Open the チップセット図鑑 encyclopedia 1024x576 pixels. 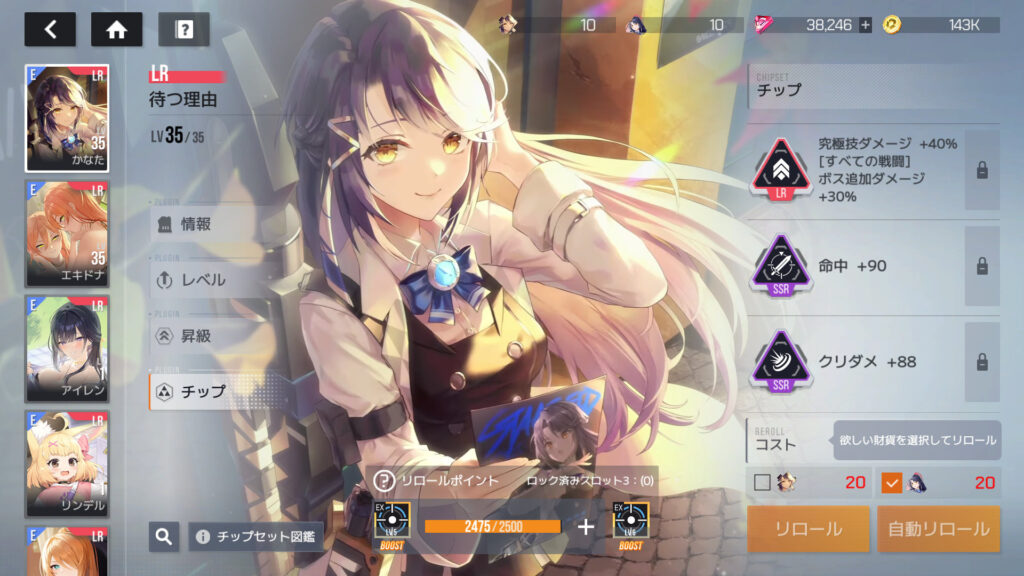256,537
